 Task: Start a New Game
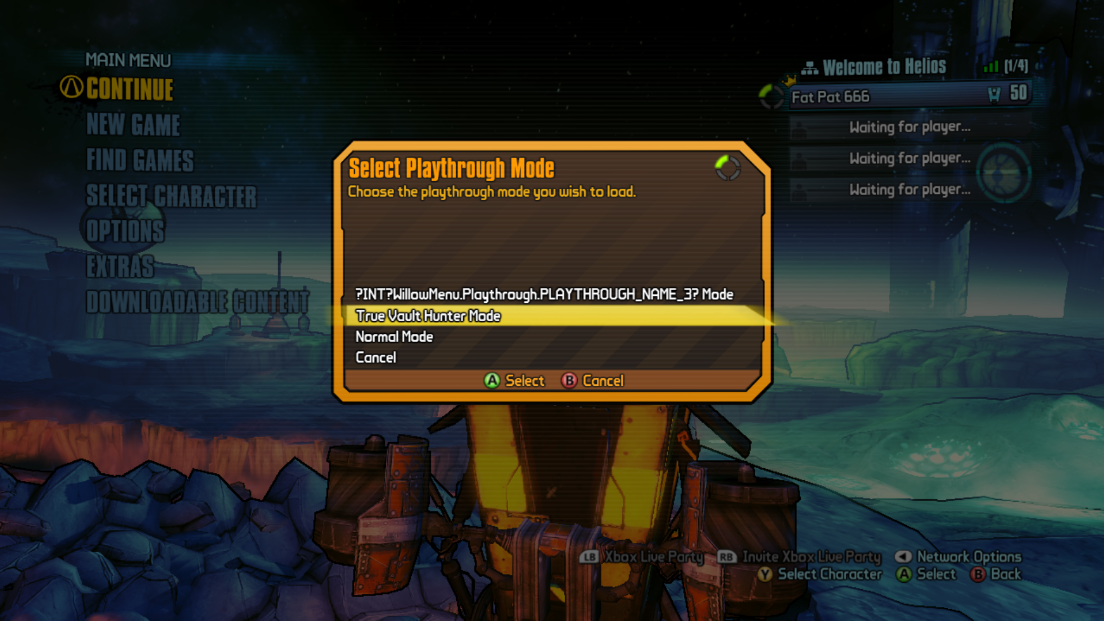point(133,125)
